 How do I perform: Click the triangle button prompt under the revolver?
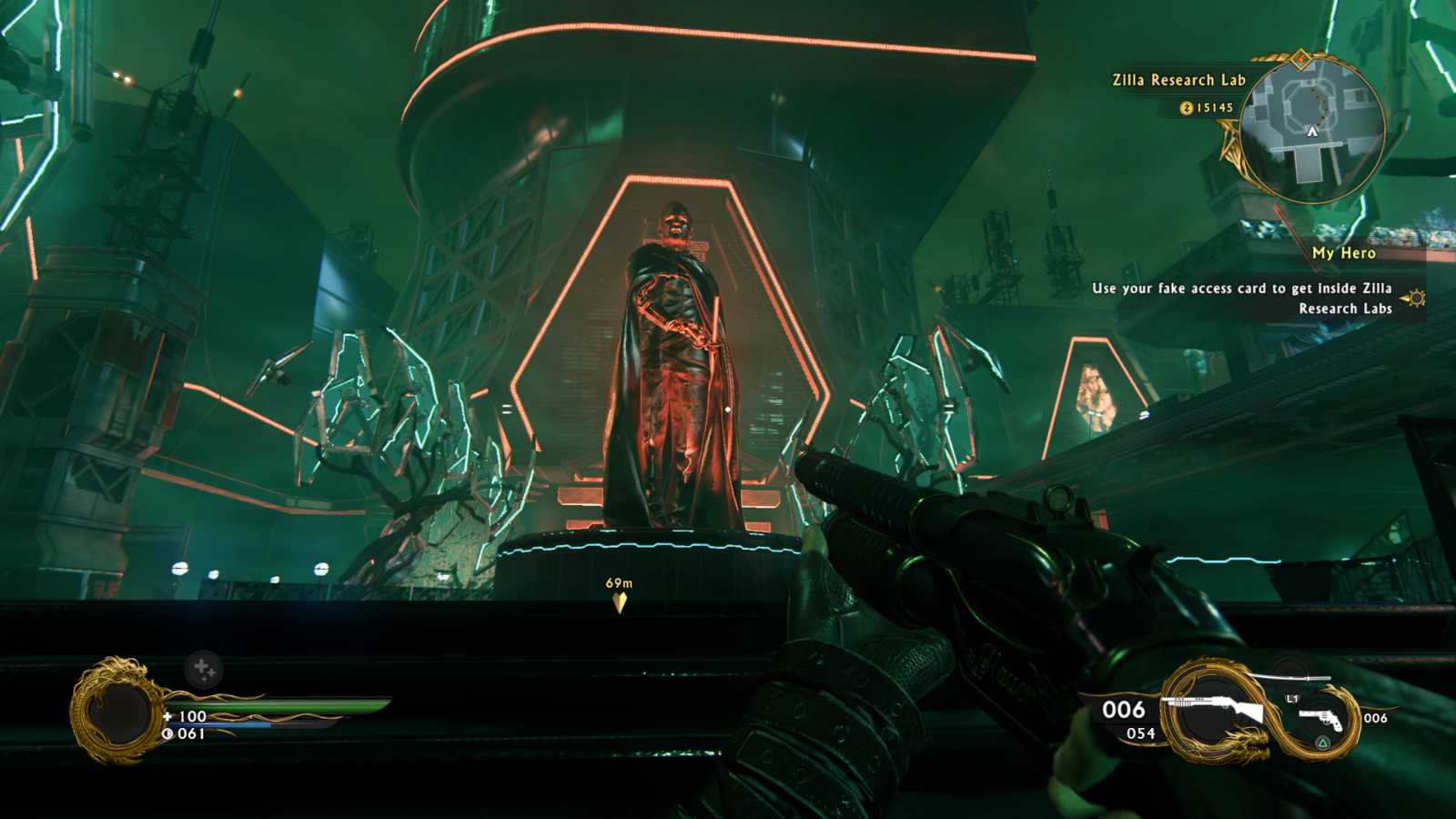(1322, 742)
